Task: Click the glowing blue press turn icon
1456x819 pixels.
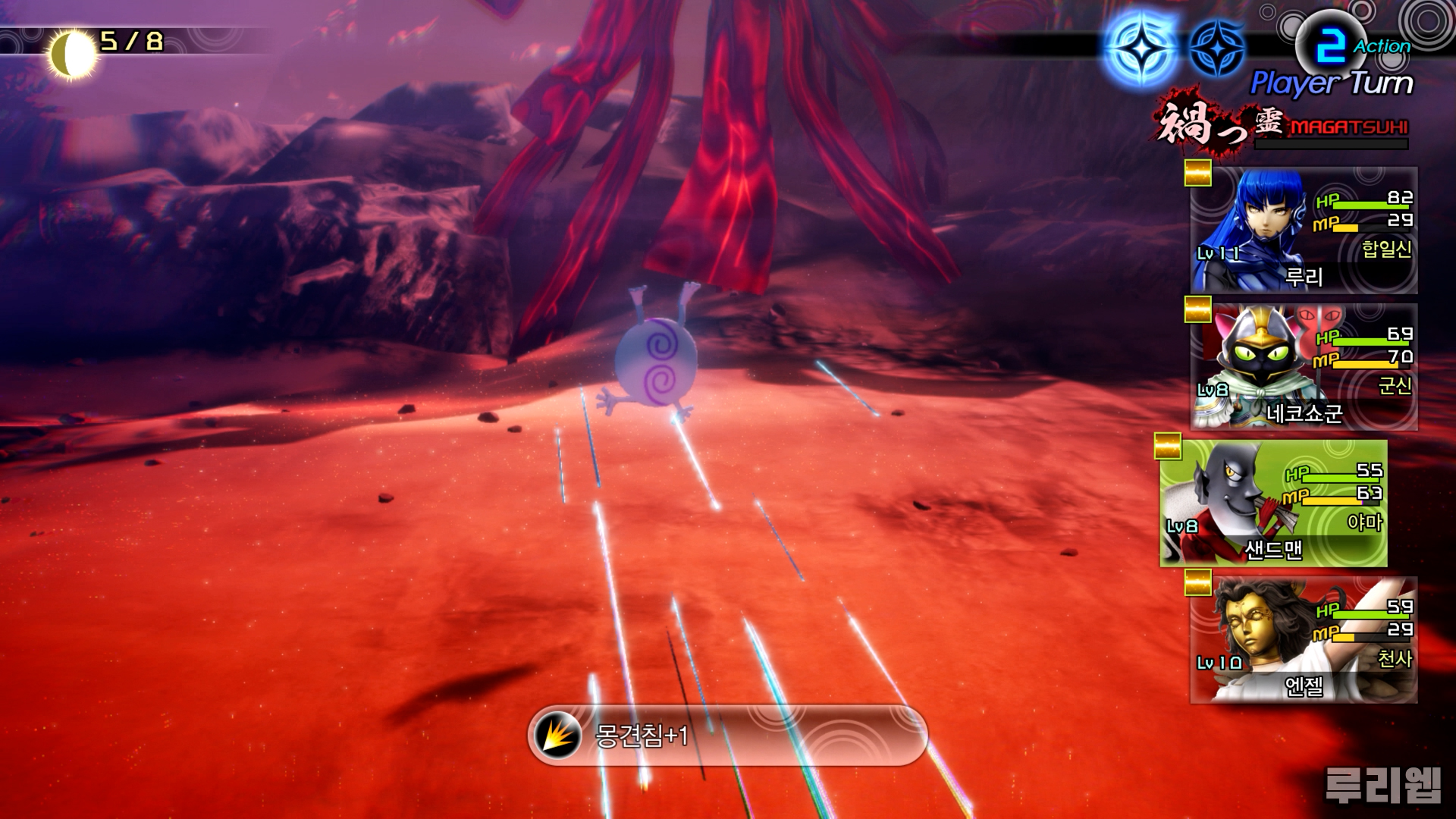Action: click(x=1141, y=47)
